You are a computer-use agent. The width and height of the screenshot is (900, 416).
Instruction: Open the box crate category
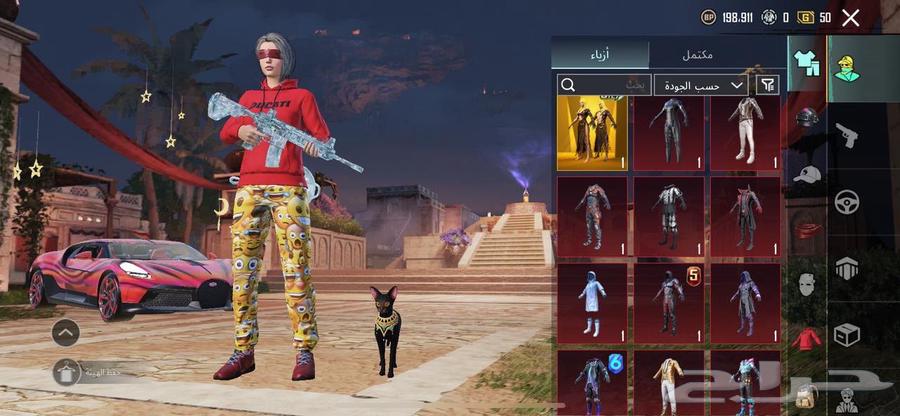pos(848,333)
